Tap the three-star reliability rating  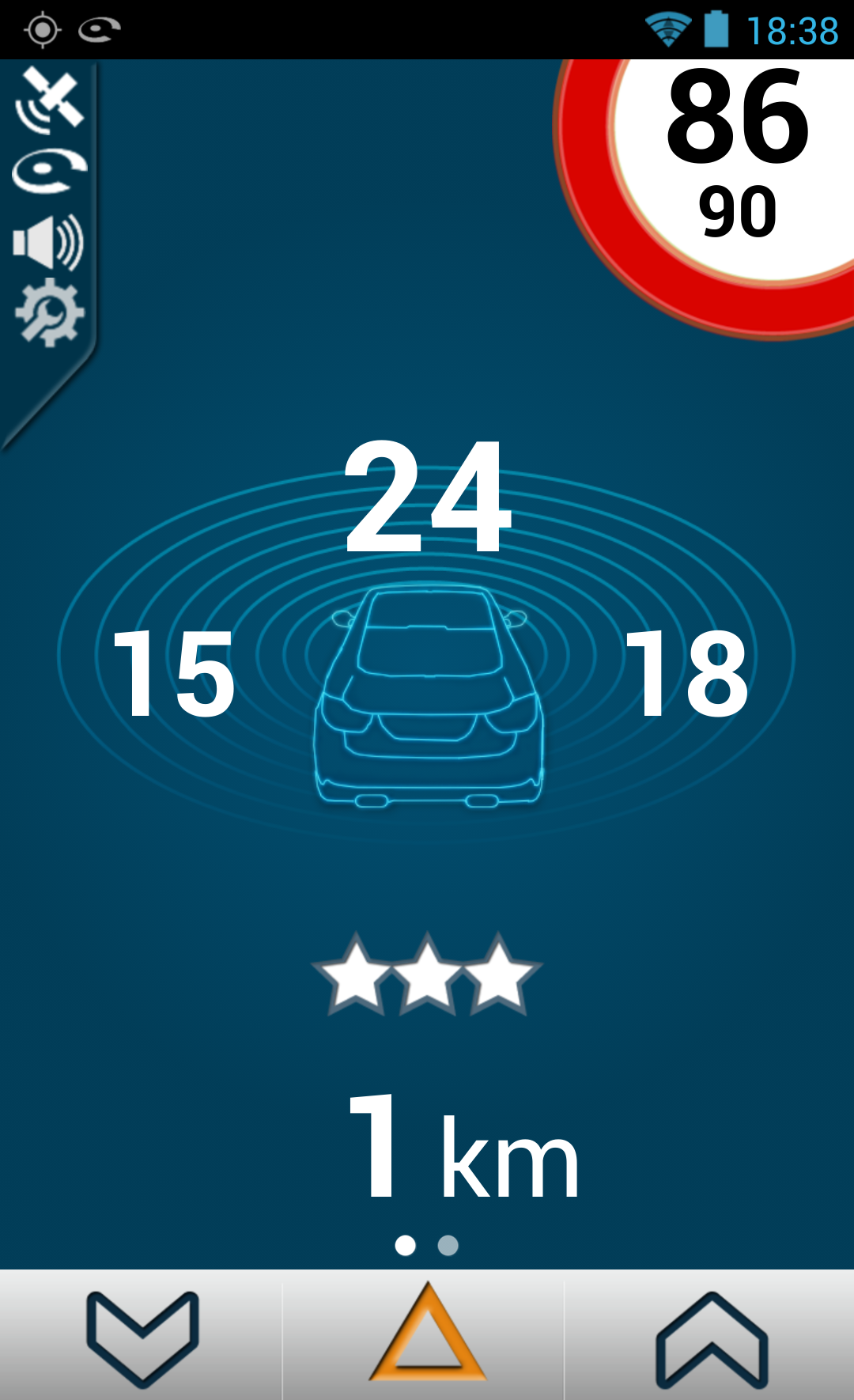pyautogui.click(x=427, y=974)
